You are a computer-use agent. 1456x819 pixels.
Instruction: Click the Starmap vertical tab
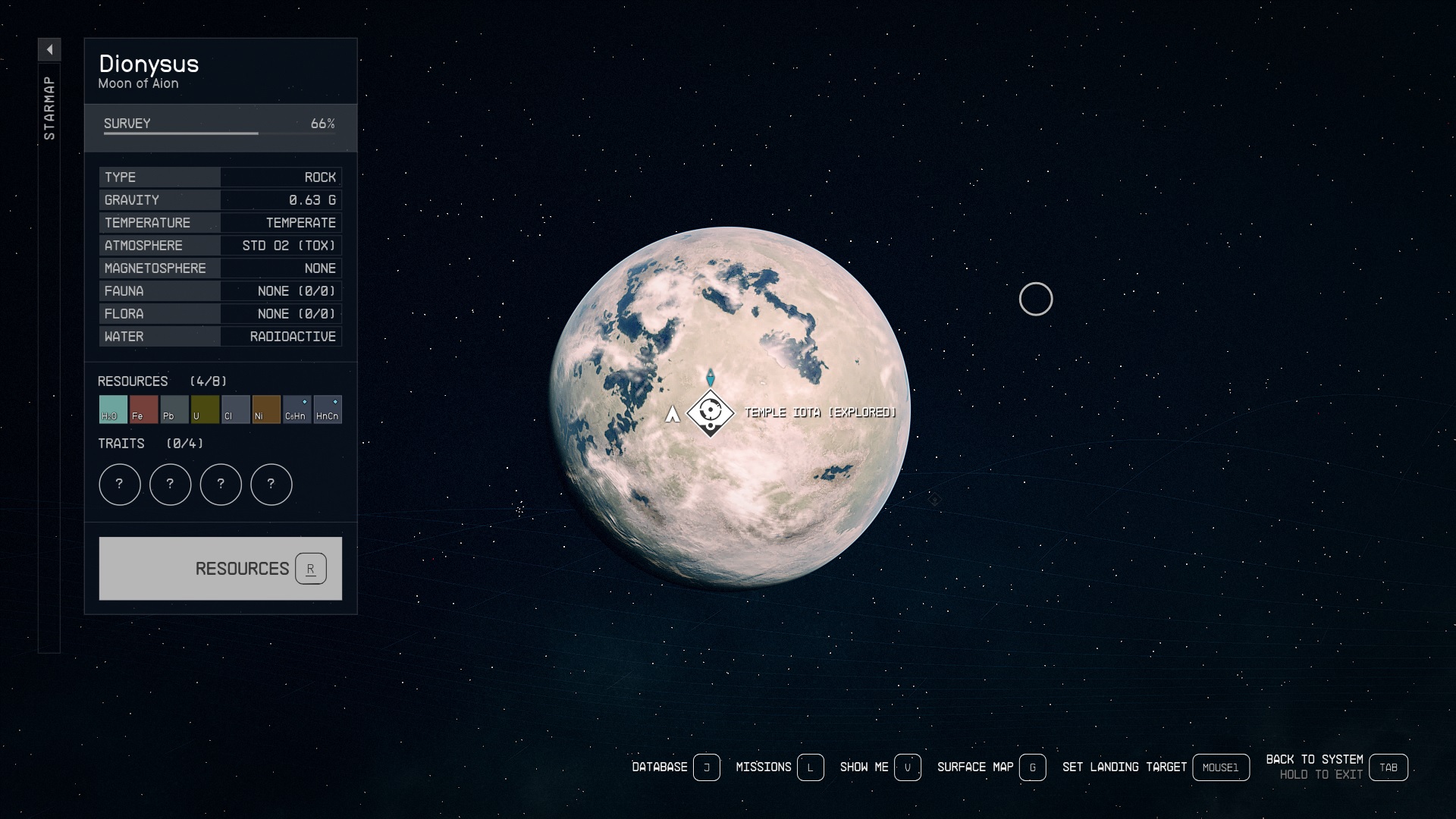coord(49,108)
